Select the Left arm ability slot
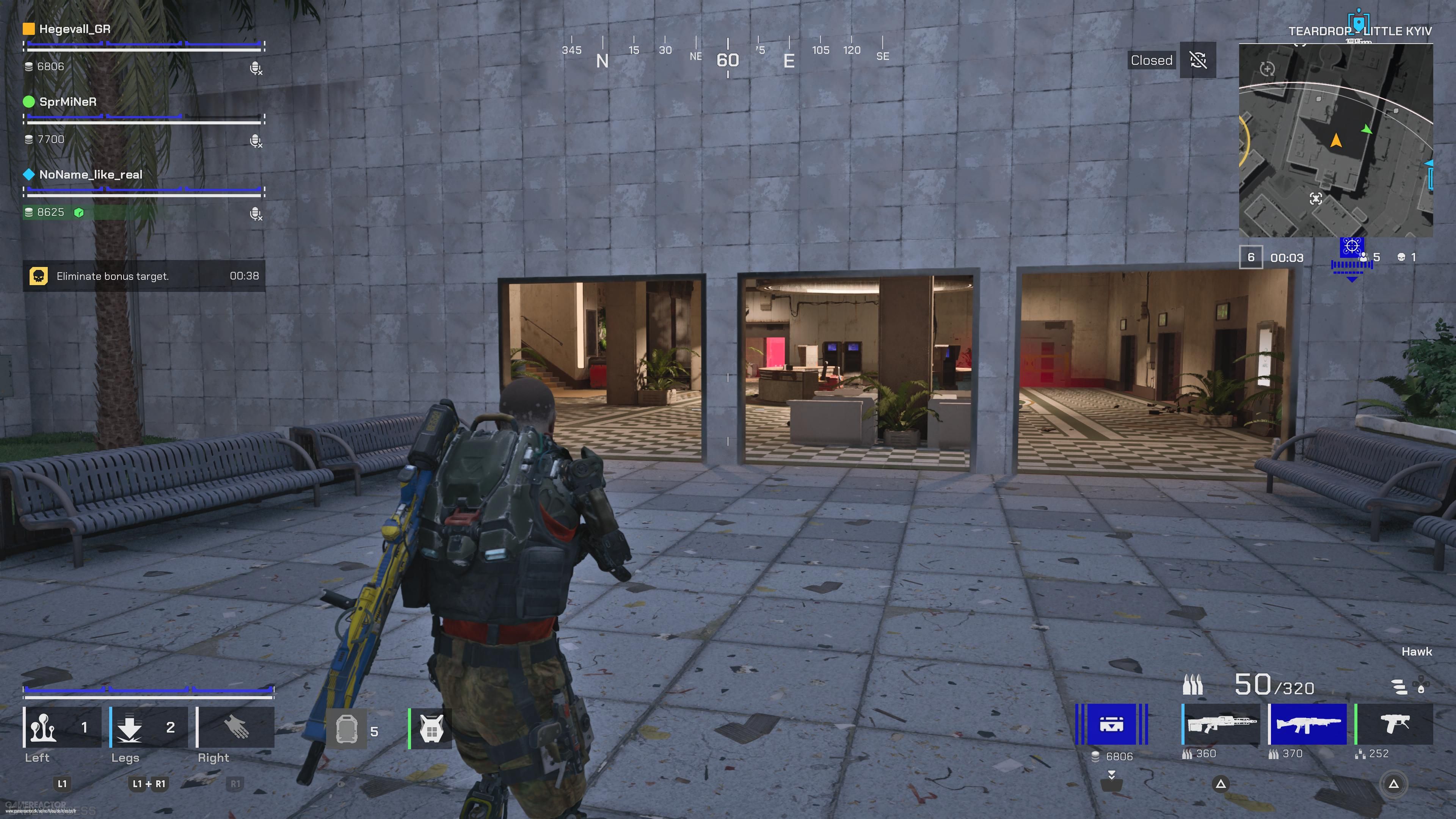This screenshot has width=1456, height=819. point(62,728)
